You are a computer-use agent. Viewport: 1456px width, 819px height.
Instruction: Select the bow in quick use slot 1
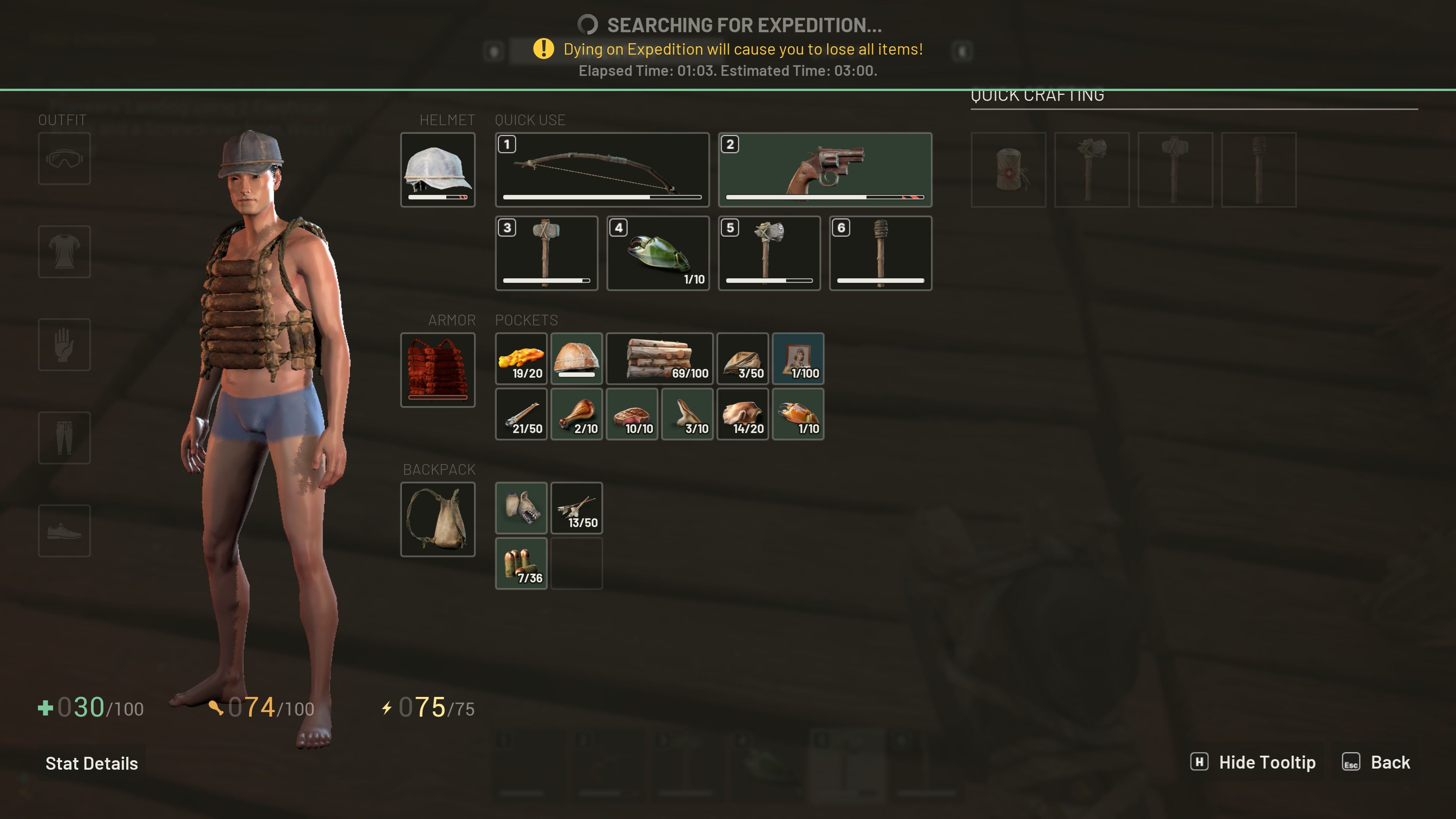click(602, 169)
